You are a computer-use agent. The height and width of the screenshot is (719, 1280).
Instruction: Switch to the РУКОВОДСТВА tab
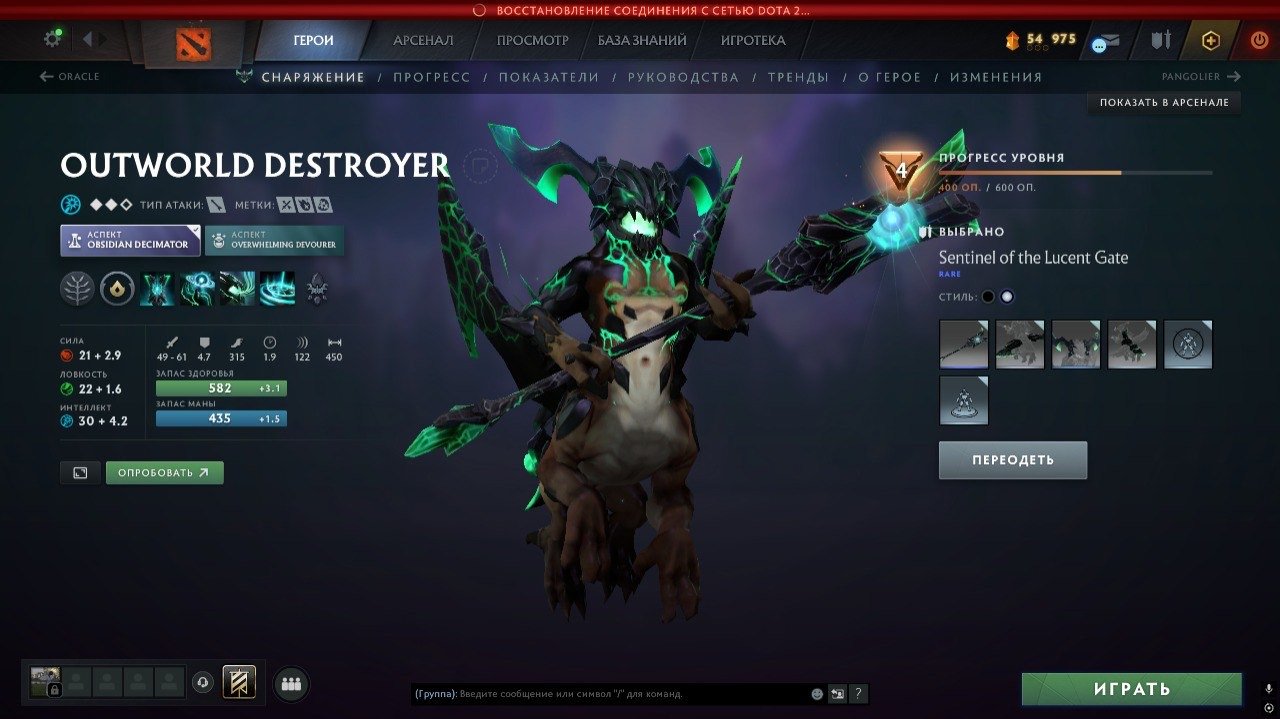click(683, 77)
